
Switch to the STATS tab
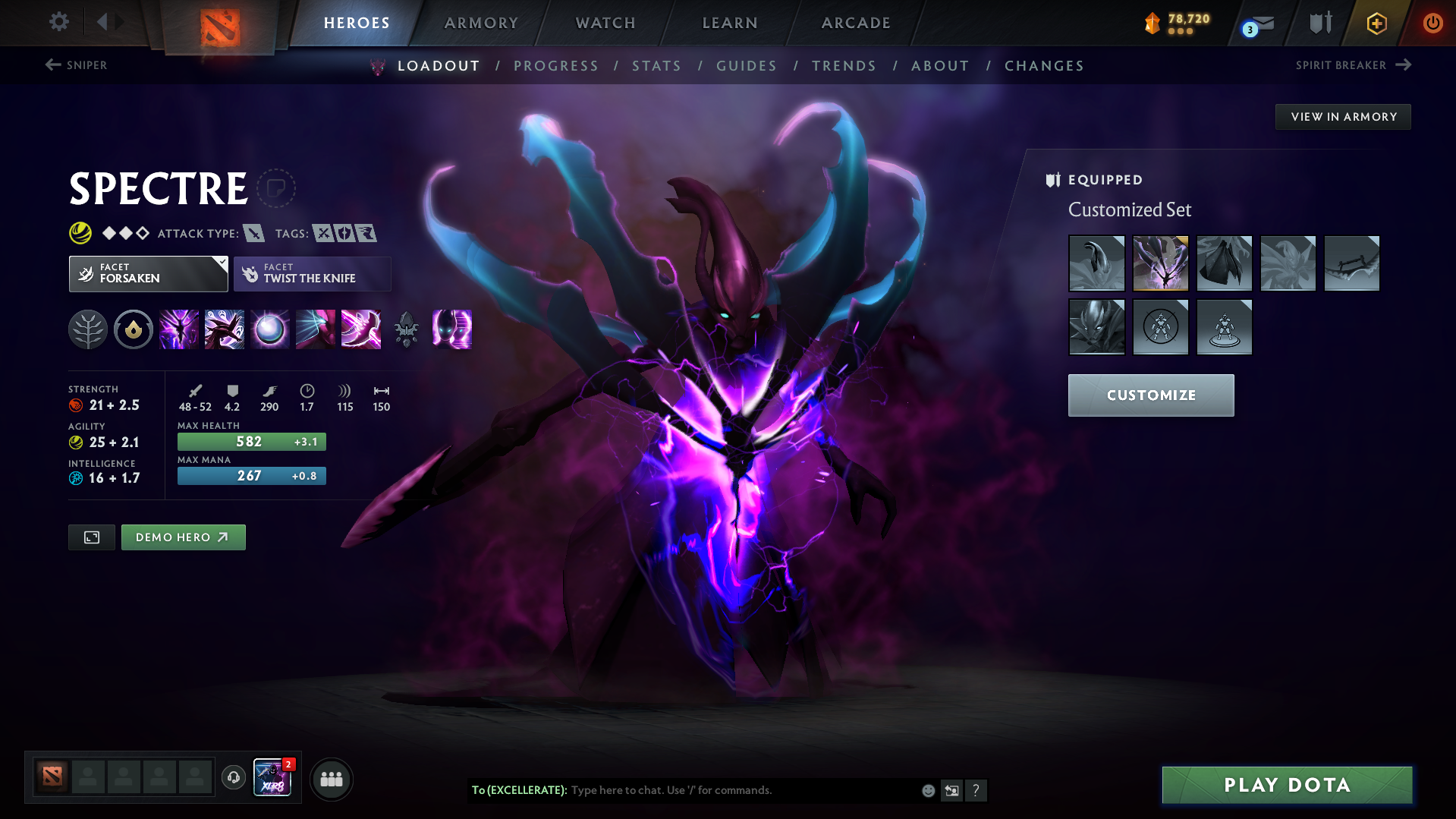pos(656,66)
